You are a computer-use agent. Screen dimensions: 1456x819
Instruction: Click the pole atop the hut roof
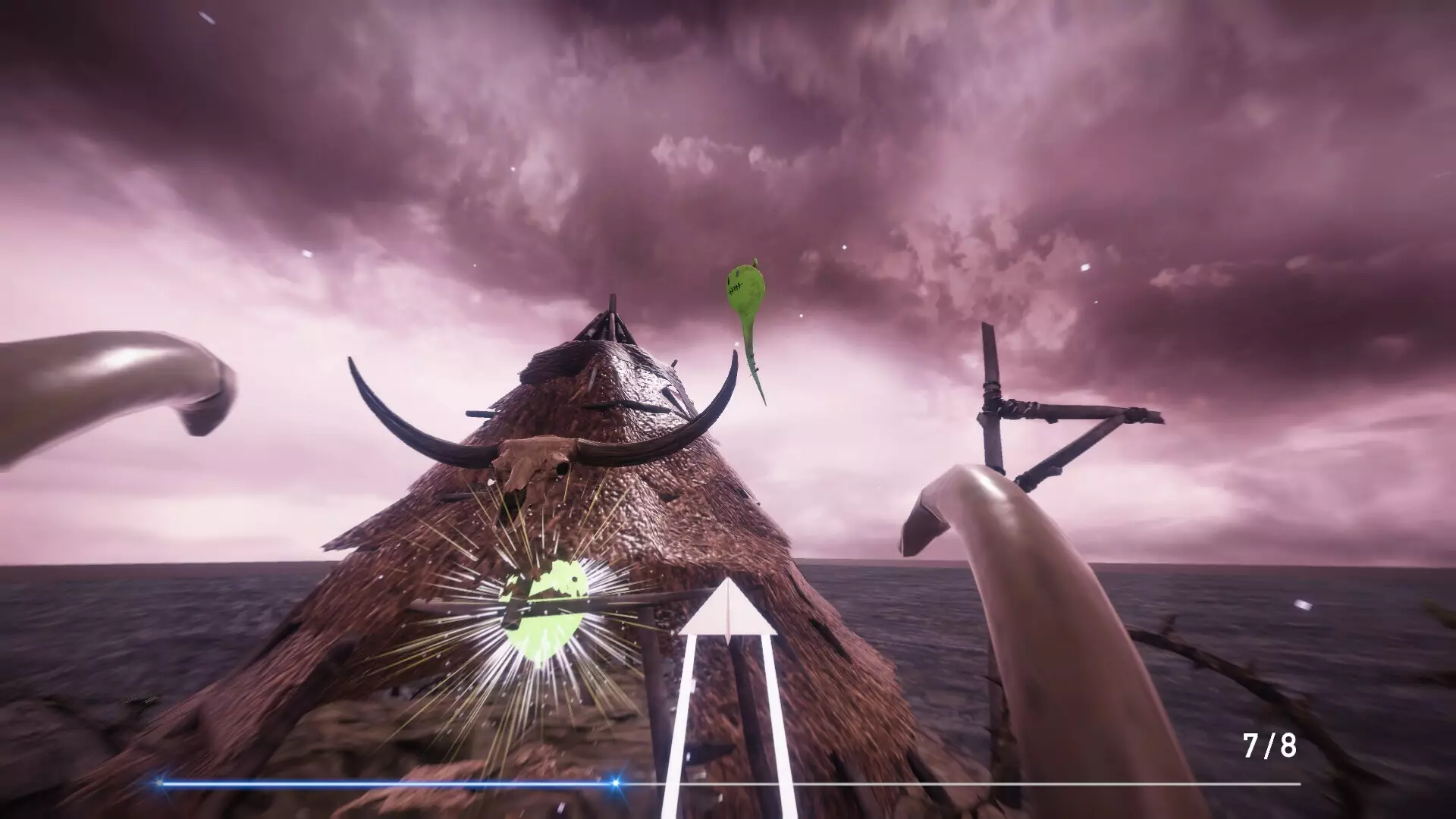tap(610, 307)
